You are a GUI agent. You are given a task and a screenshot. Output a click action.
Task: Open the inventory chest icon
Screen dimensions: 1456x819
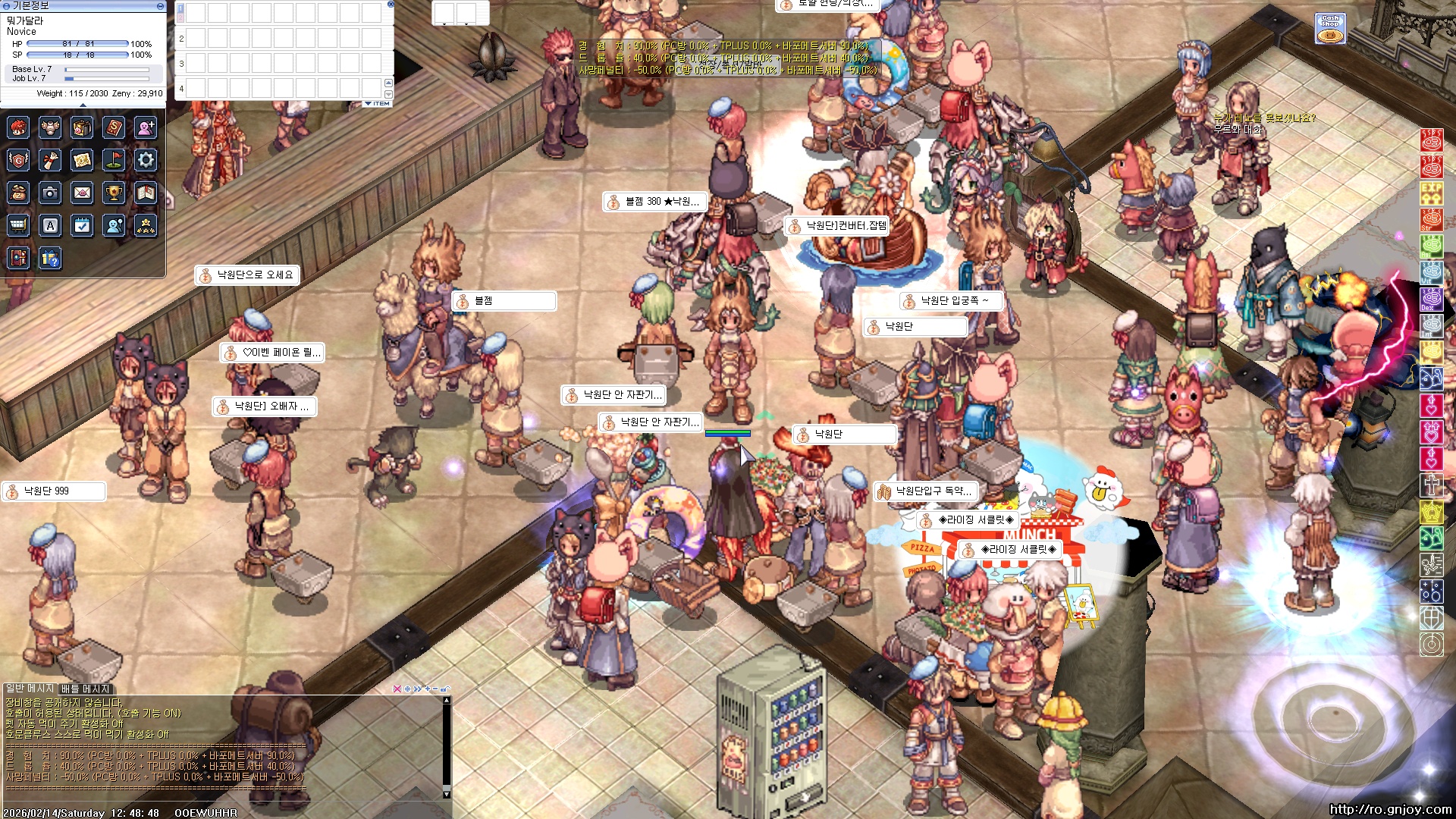(x=82, y=127)
